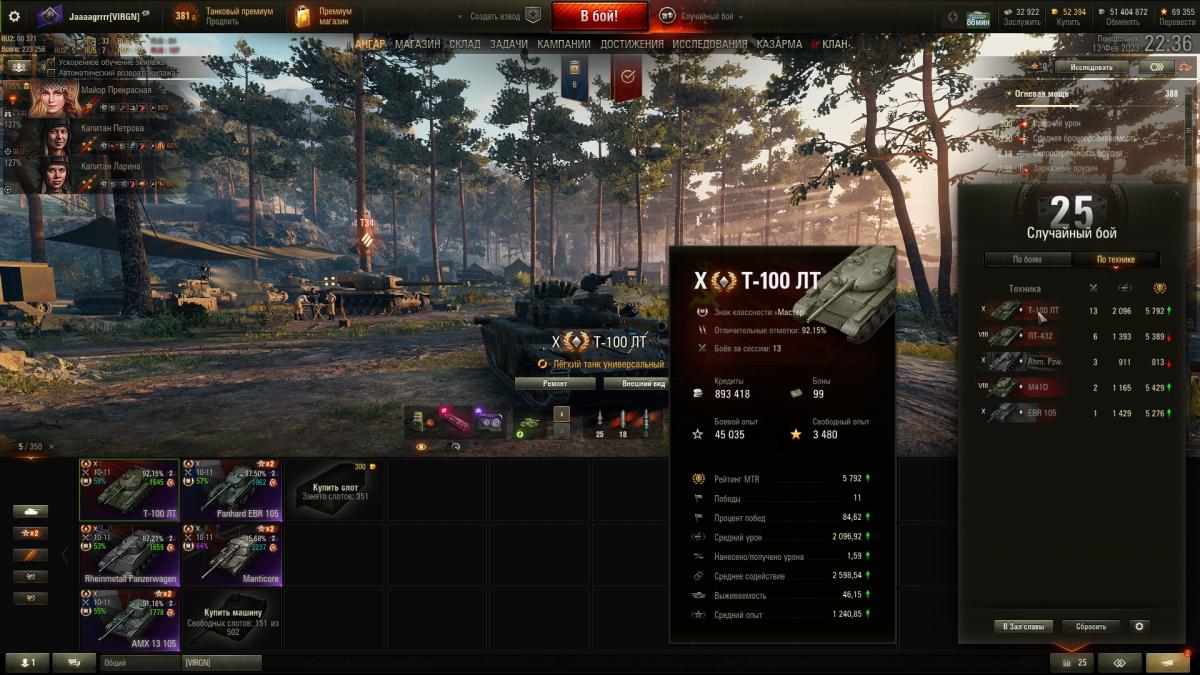This screenshot has width=1200, height=675.
Task: Open game settings gear in top-left corner
Action: pyautogui.click(x=14, y=16)
